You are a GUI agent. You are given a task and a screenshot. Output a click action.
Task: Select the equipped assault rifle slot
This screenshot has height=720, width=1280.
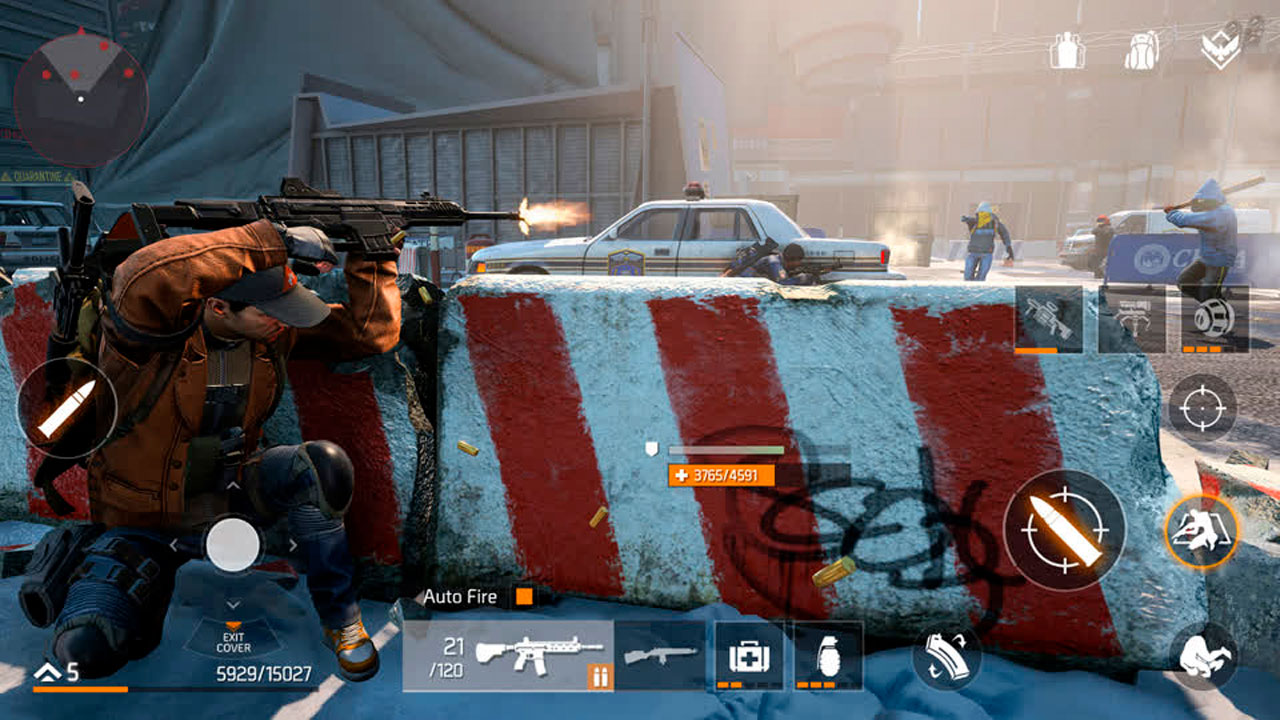508,655
